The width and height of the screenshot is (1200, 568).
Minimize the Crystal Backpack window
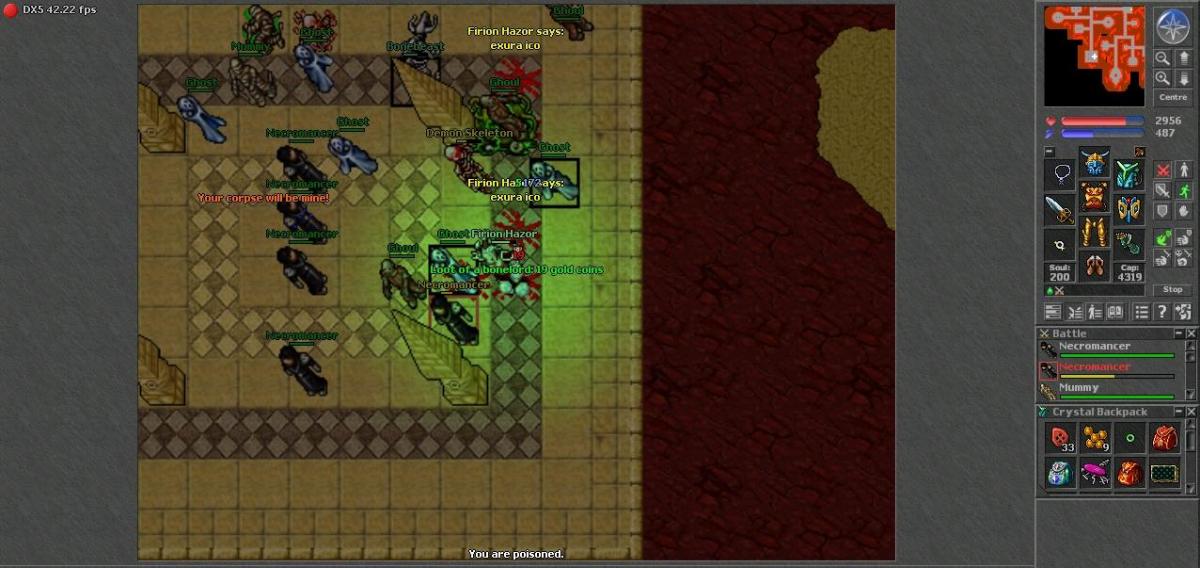(x=1179, y=412)
